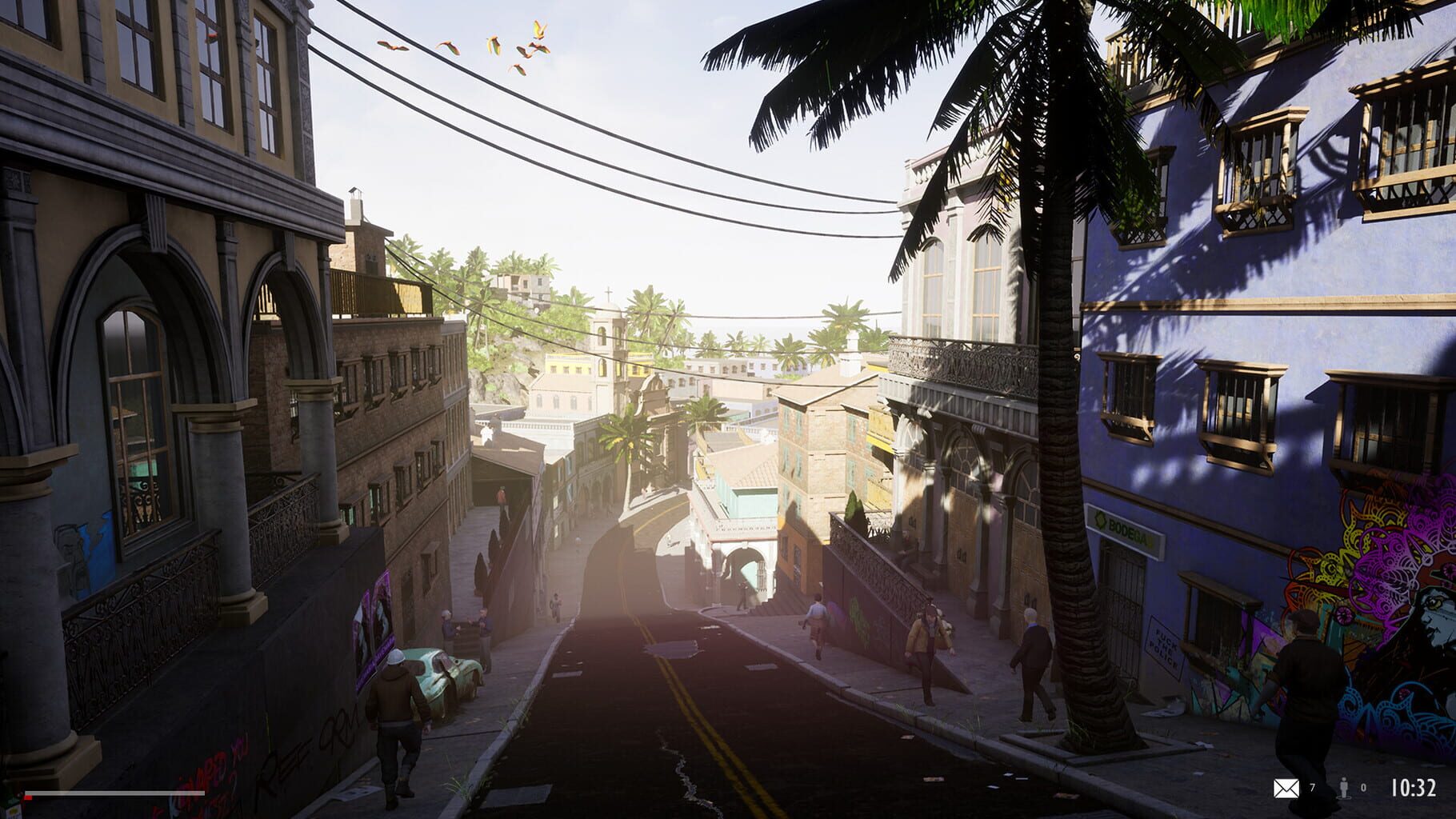
Task: Click the envelope message icon in the HUD
Action: tap(1286, 789)
